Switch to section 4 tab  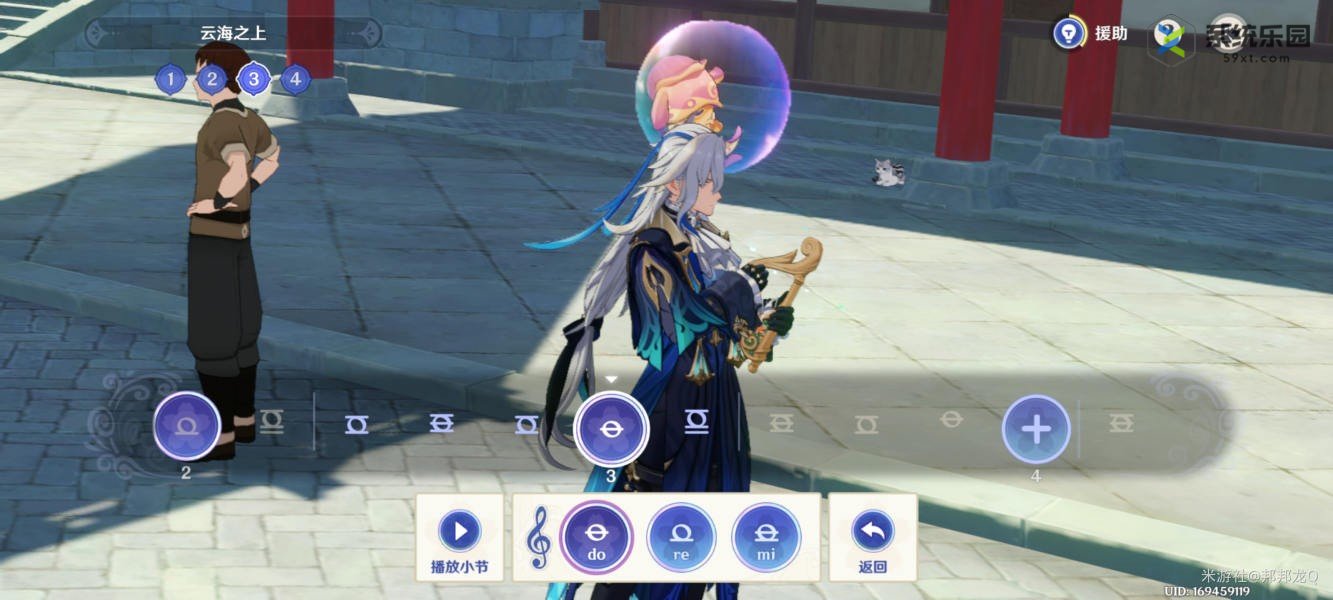click(x=295, y=79)
